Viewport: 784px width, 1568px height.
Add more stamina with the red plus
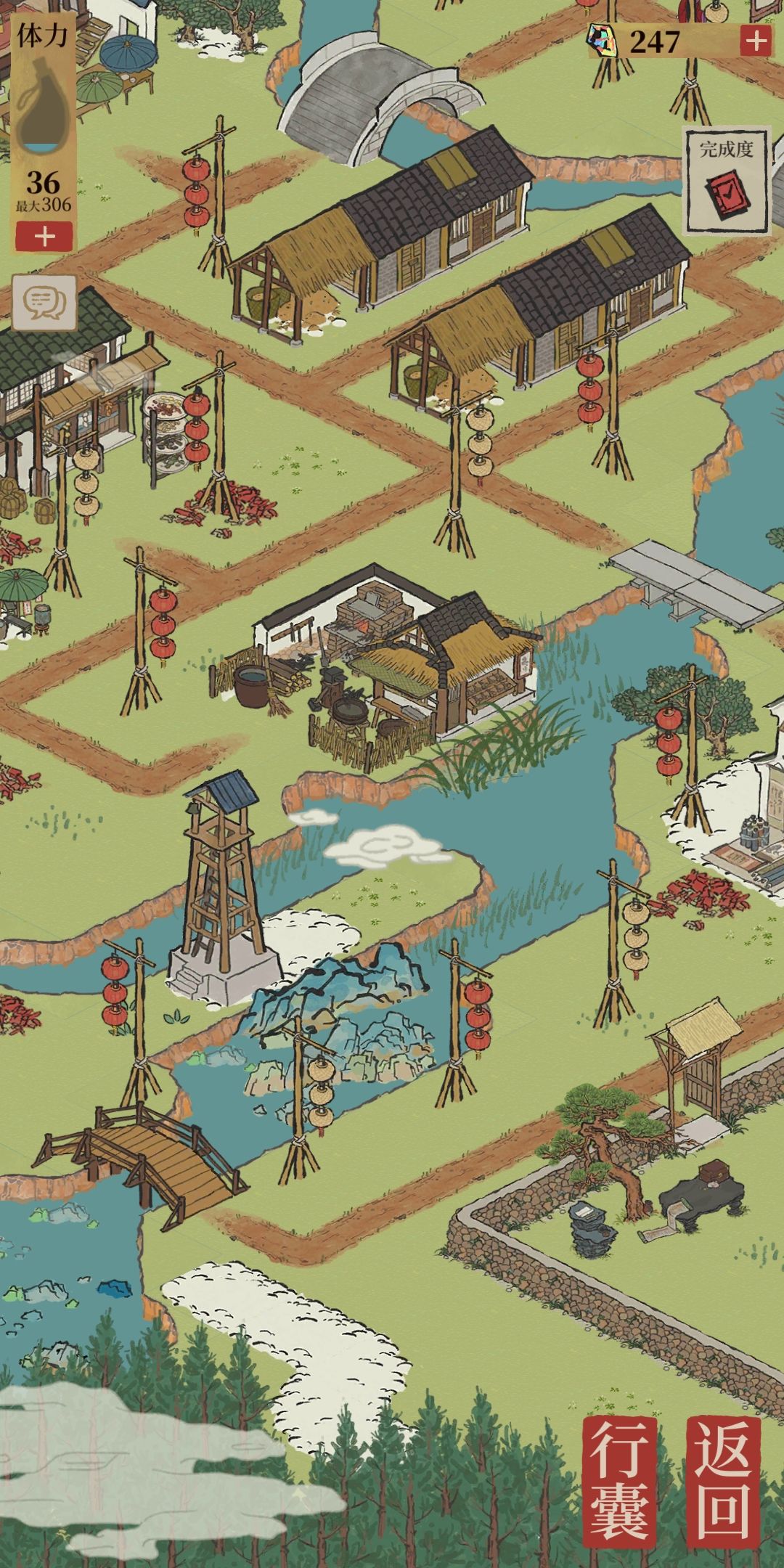(44, 237)
